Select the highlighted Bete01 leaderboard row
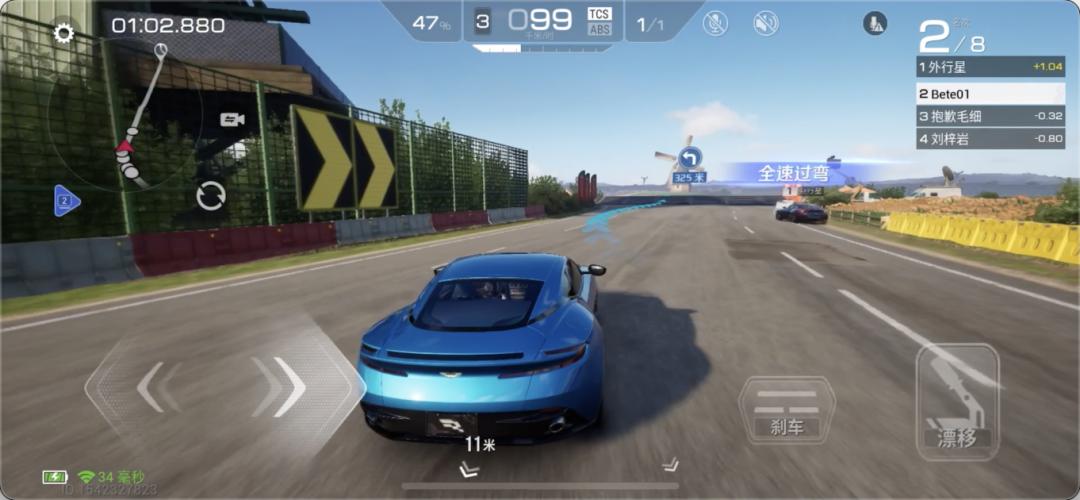1080x500 pixels. pos(992,92)
